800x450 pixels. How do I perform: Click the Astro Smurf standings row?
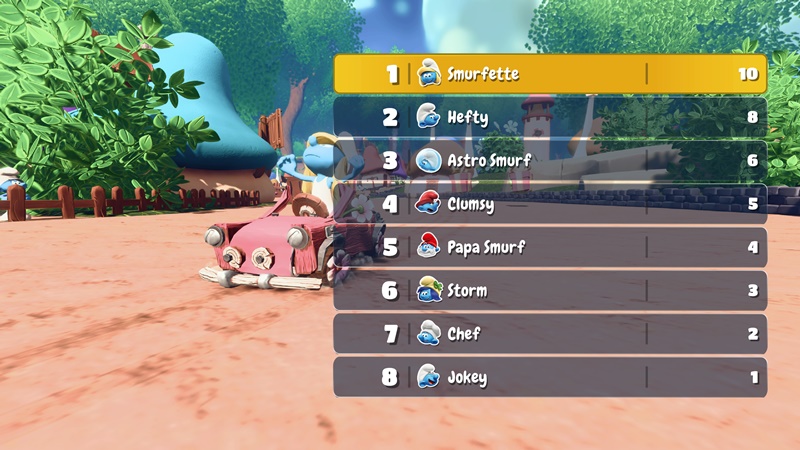550,160
